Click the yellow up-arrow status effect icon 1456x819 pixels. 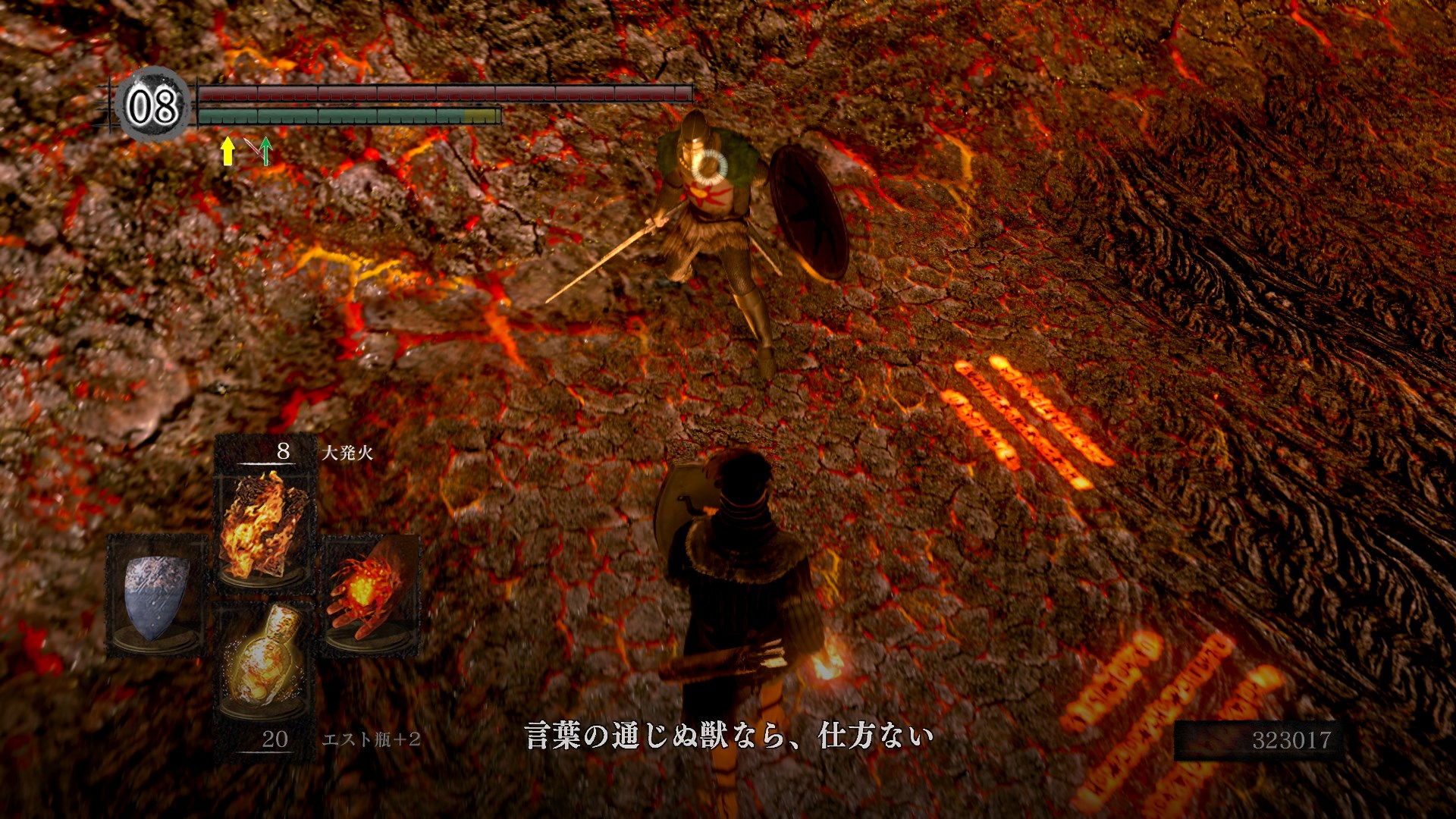227,150
